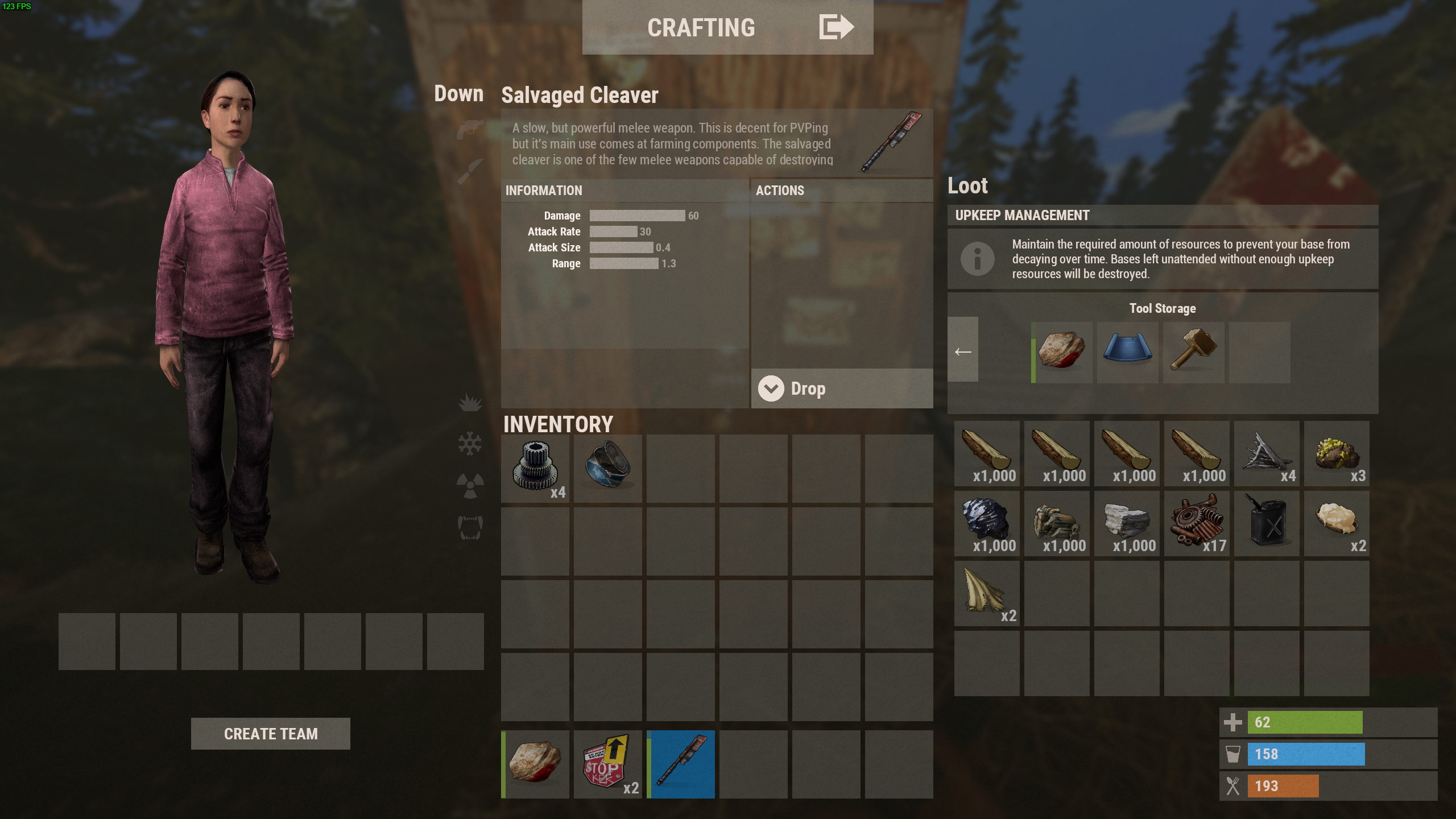Select the blue duct tape item
This screenshot has height=819, width=1456.
coord(607,469)
